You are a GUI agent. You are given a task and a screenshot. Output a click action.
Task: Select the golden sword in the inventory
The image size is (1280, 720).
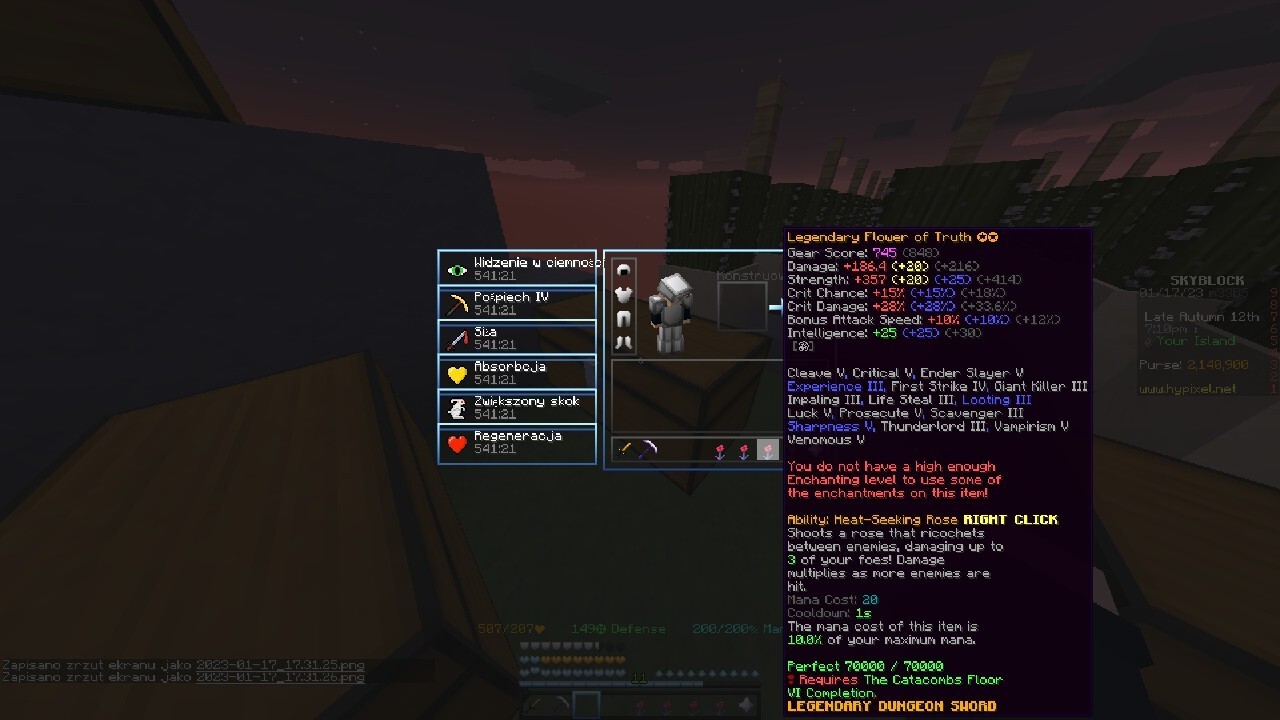(624, 450)
